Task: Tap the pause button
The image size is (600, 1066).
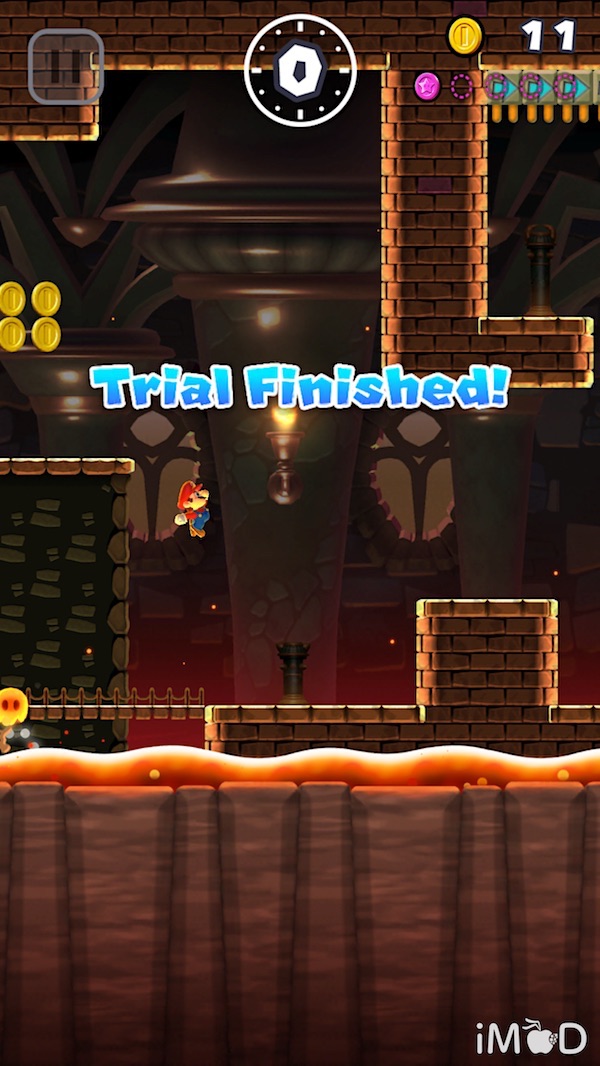Action: pyautogui.click(x=65, y=67)
